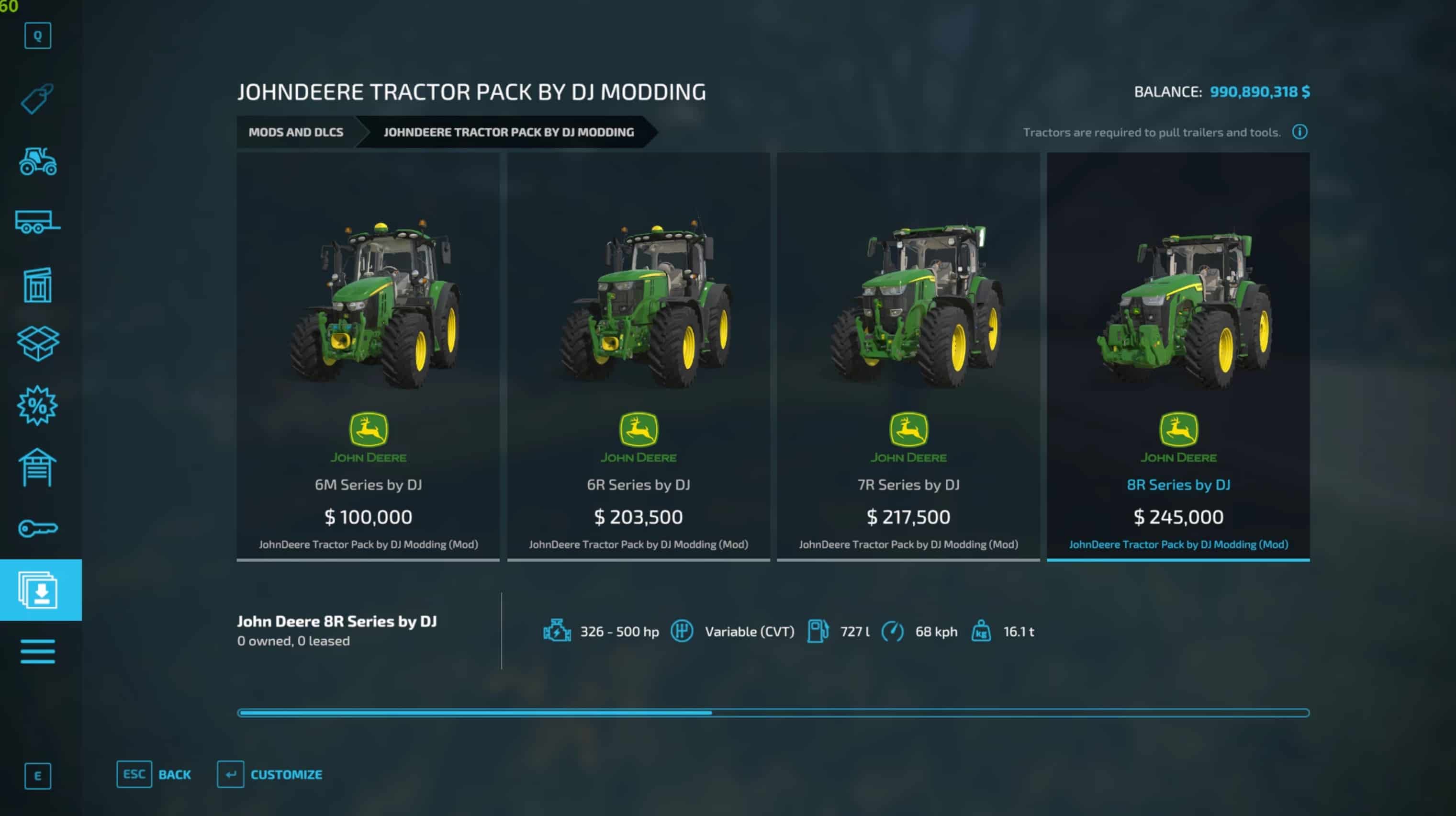Open the garage building category
Viewport: 1456px width, 816px height.
pyautogui.click(x=37, y=467)
